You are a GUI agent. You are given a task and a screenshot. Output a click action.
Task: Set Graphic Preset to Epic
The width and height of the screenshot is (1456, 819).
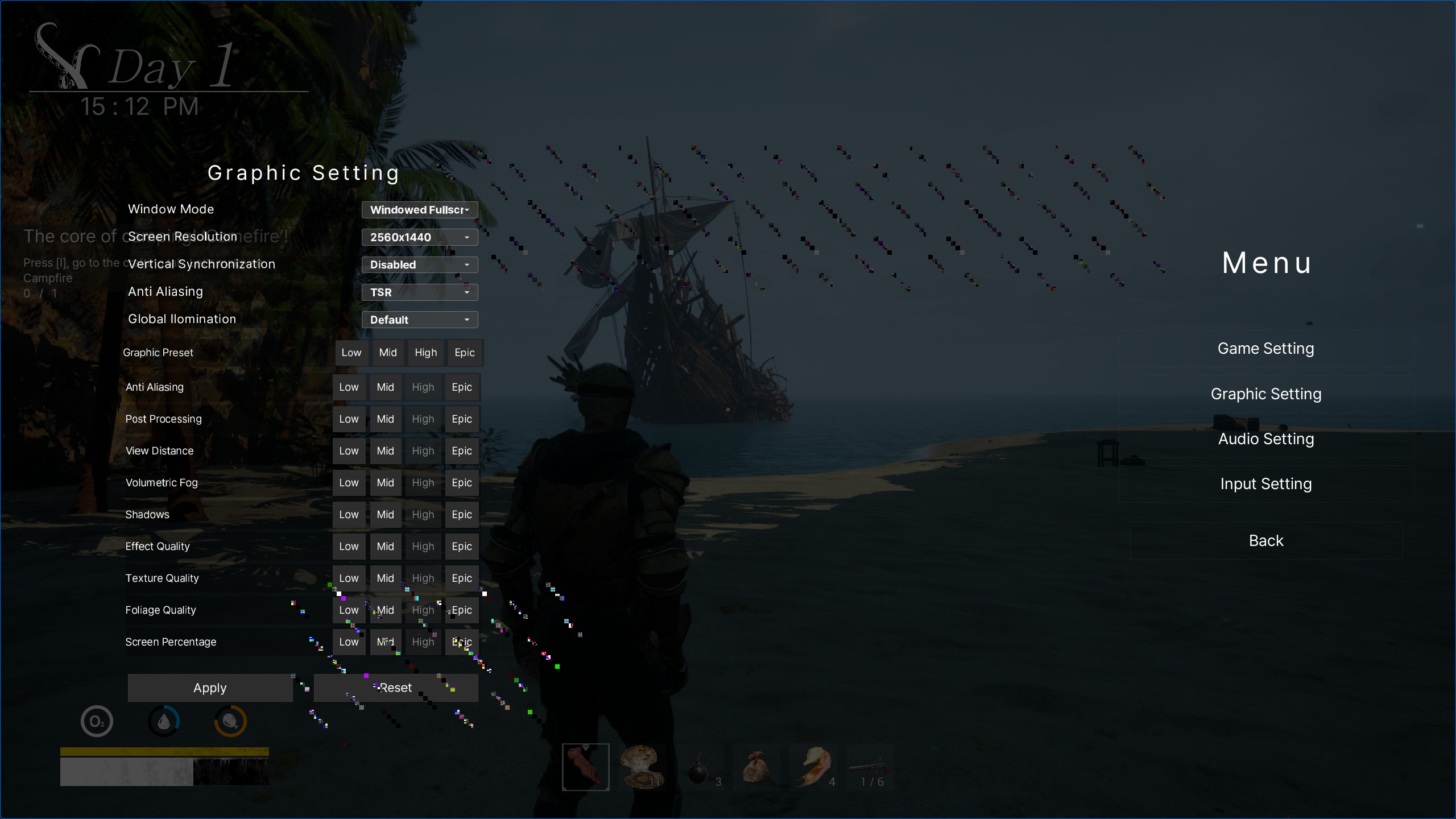pyautogui.click(x=464, y=353)
